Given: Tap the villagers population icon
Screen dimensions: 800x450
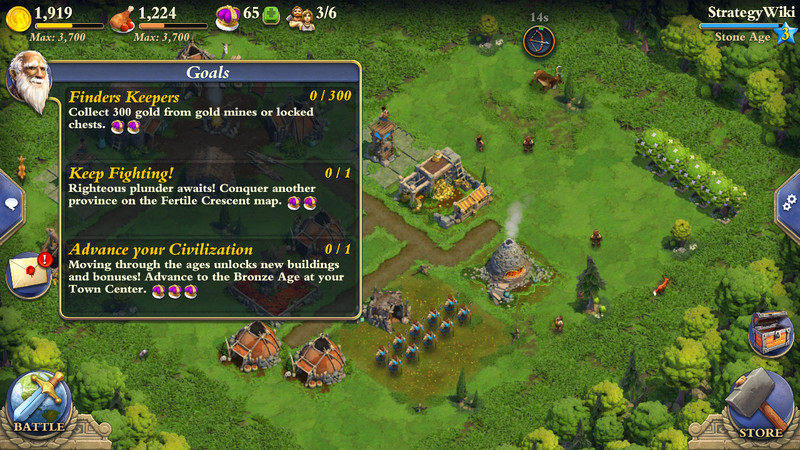Looking at the screenshot, I should click(299, 16).
